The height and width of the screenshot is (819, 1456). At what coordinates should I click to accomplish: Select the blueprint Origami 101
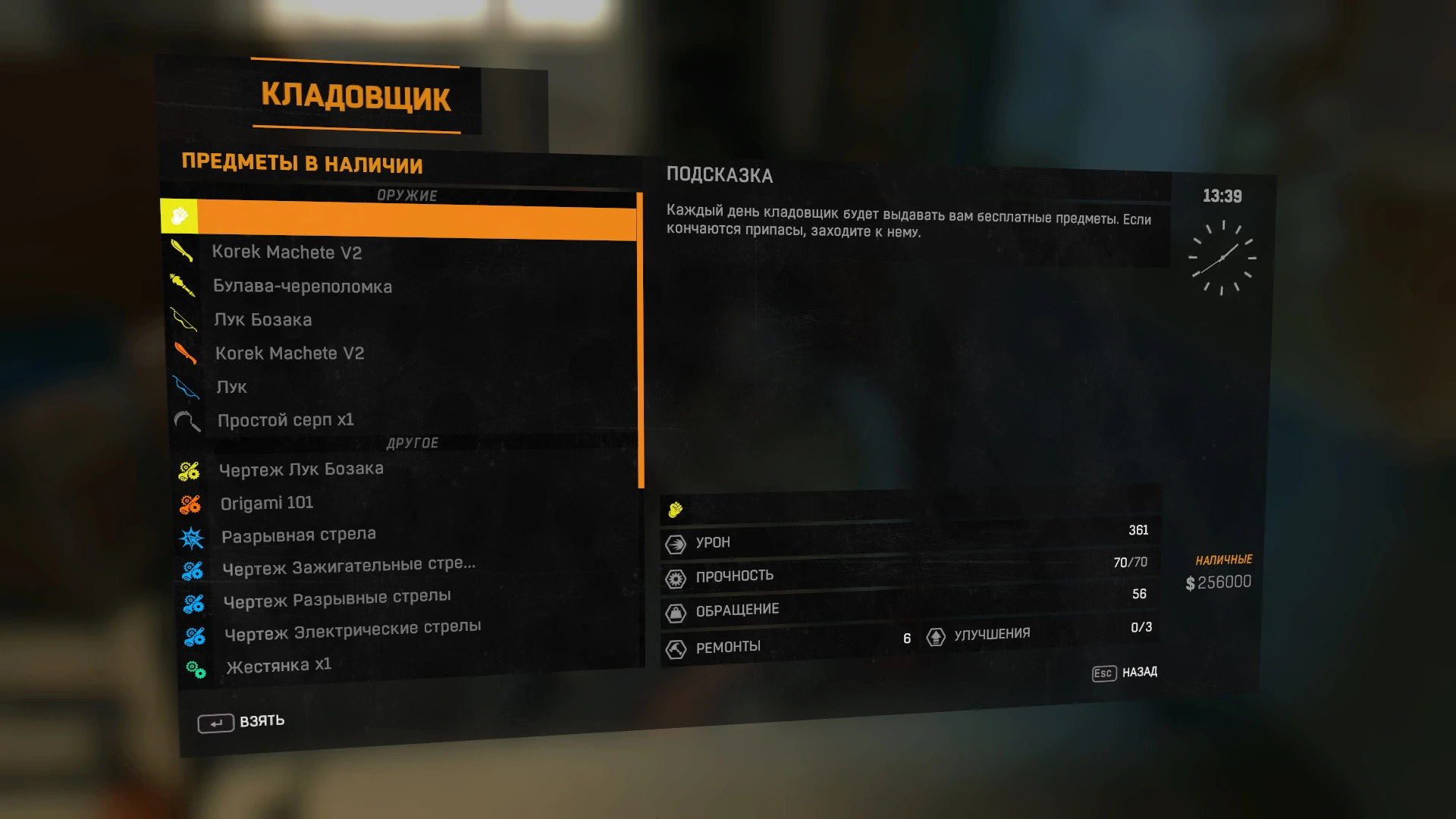[x=267, y=502]
